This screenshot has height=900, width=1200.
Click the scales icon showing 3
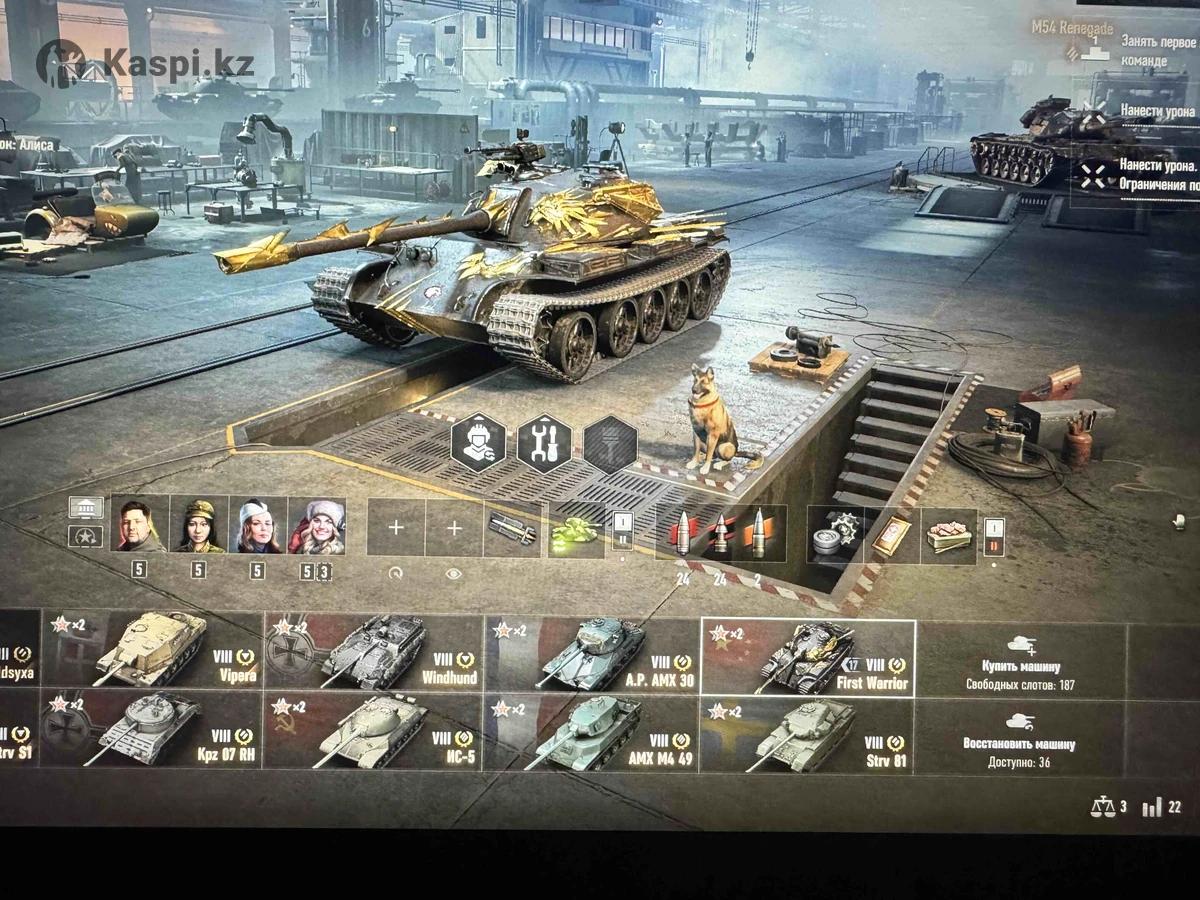click(1108, 806)
